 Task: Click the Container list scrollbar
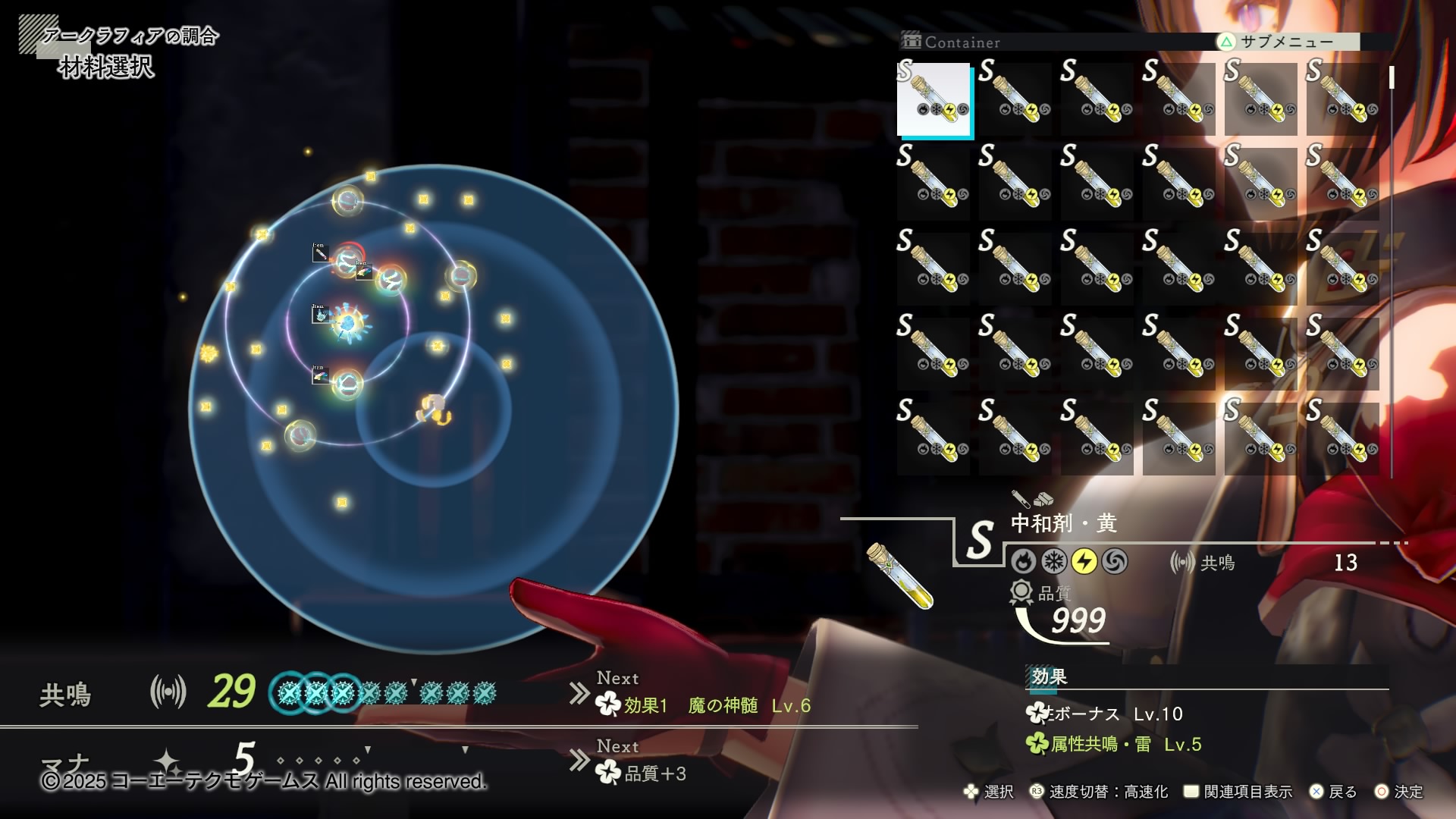tap(1392, 78)
